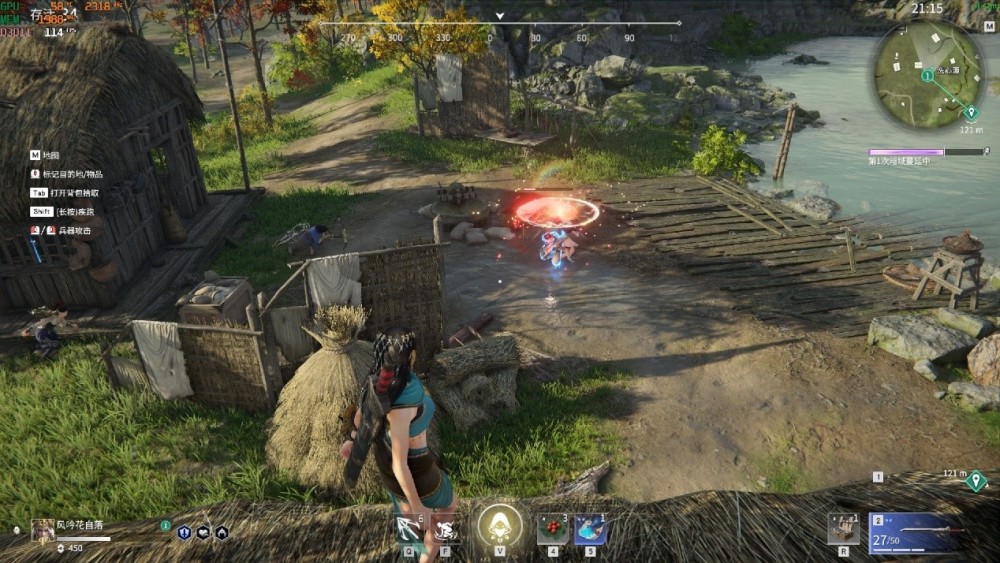Image resolution: width=1000 pixels, height=563 pixels.
Task: Use the character skill next to the grappling hook
Action: (446, 528)
